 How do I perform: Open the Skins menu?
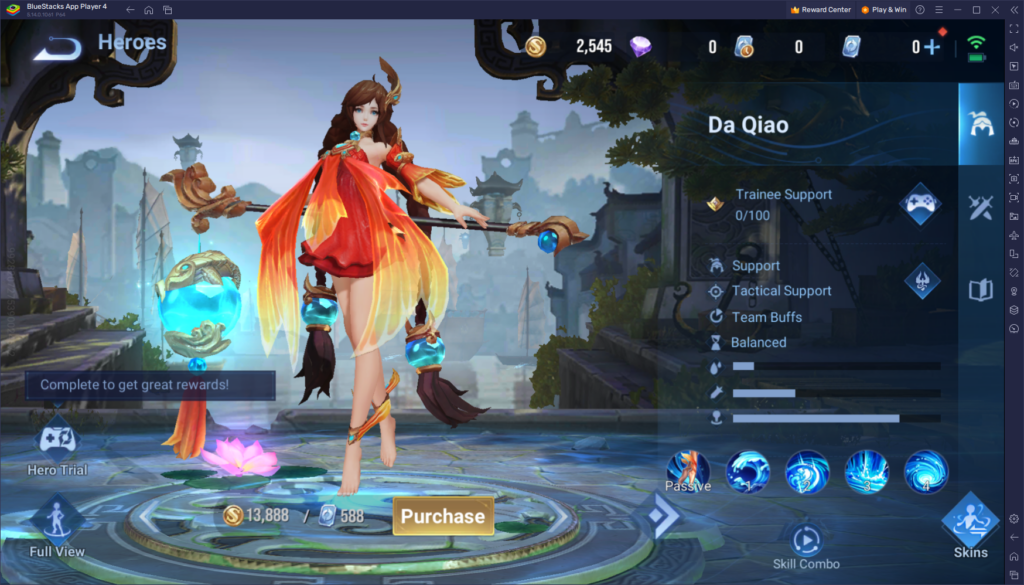(x=970, y=525)
